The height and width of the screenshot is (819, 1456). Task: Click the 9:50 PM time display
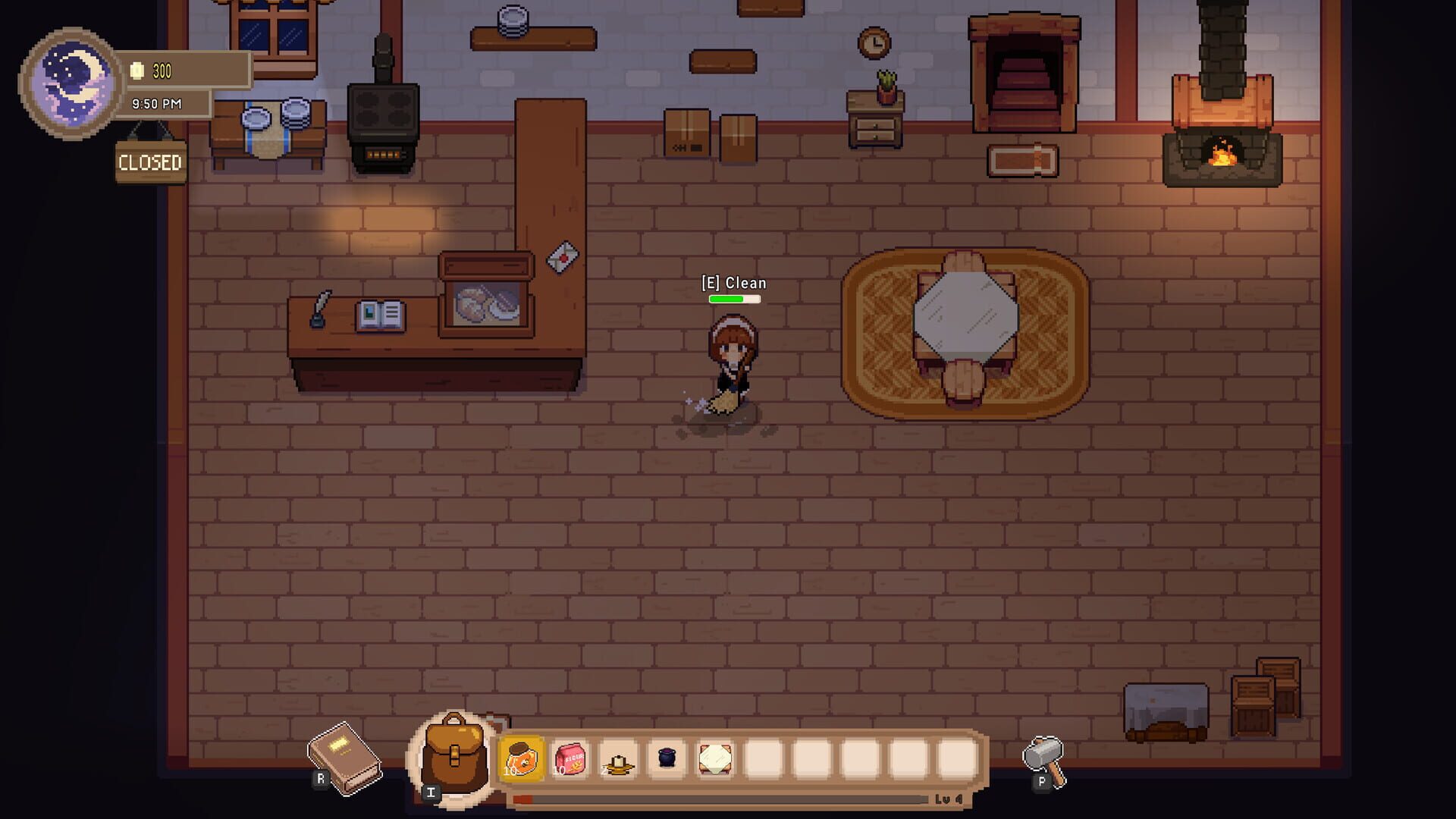click(x=157, y=103)
